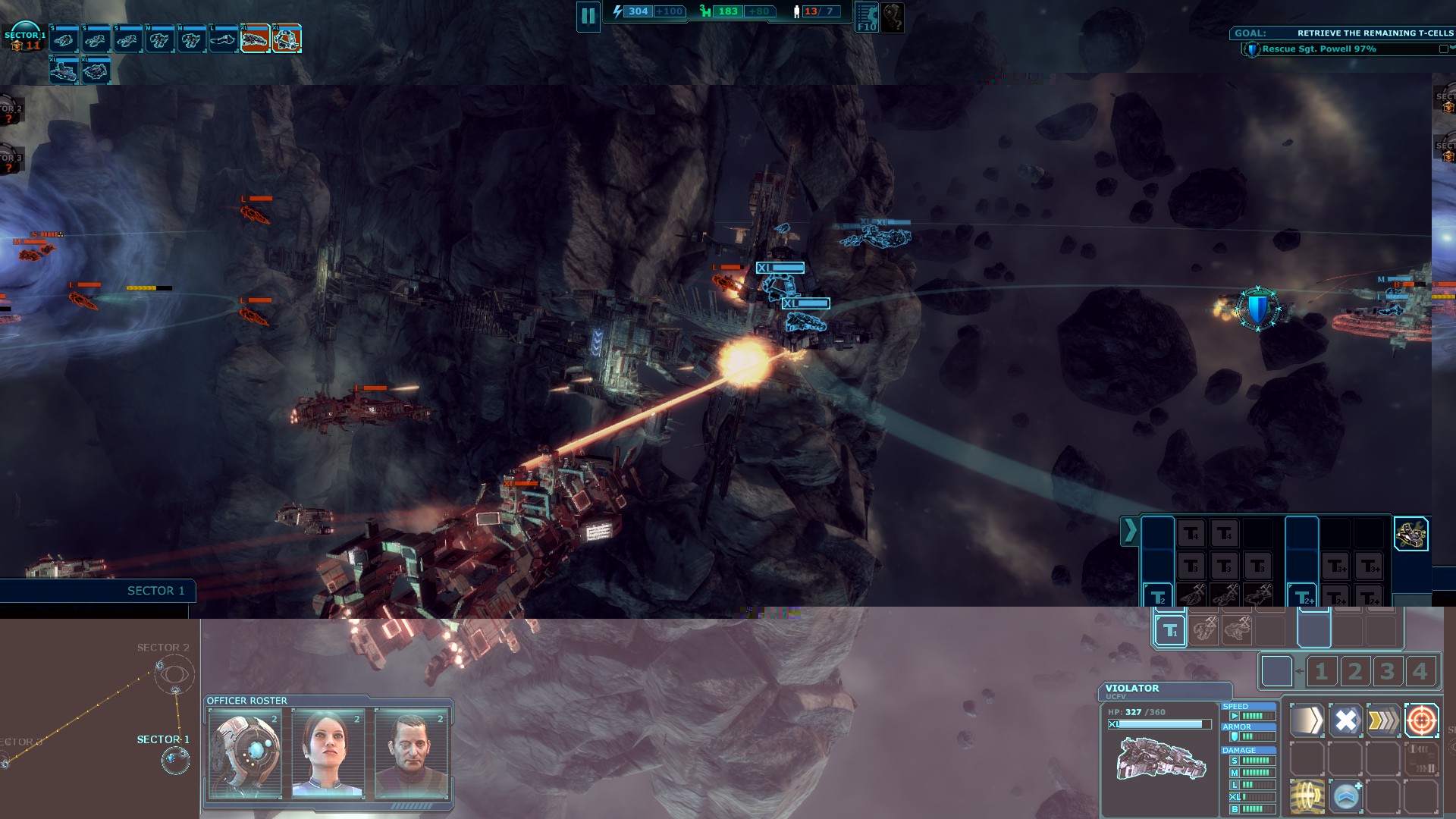This screenshot has height=819, width=1456.
Task: Select the L-class ship in the fleet bar
Action: tap(223, 39)
